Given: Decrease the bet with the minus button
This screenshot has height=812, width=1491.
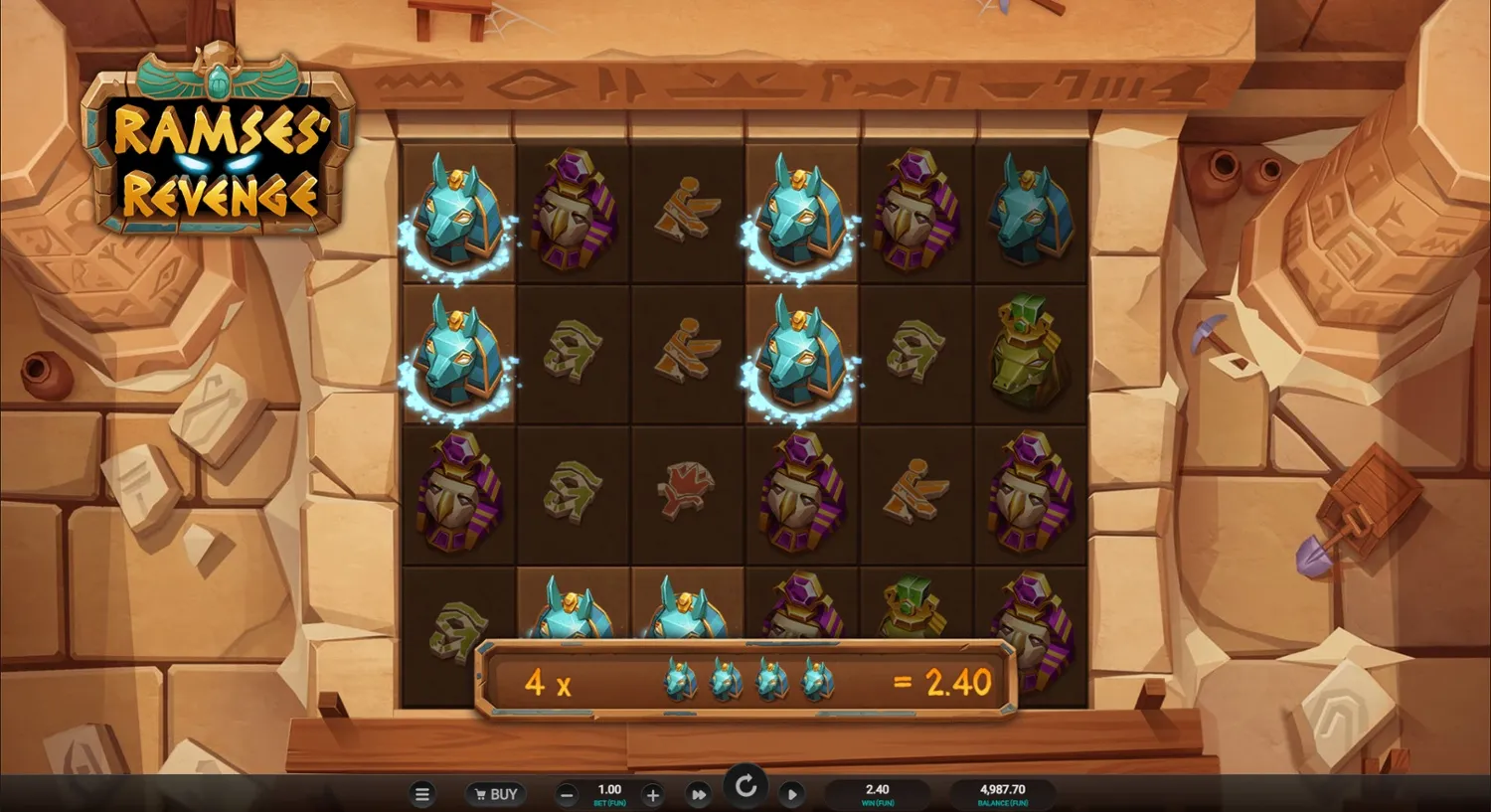Looking at the screenshot, I should point(566,796).
